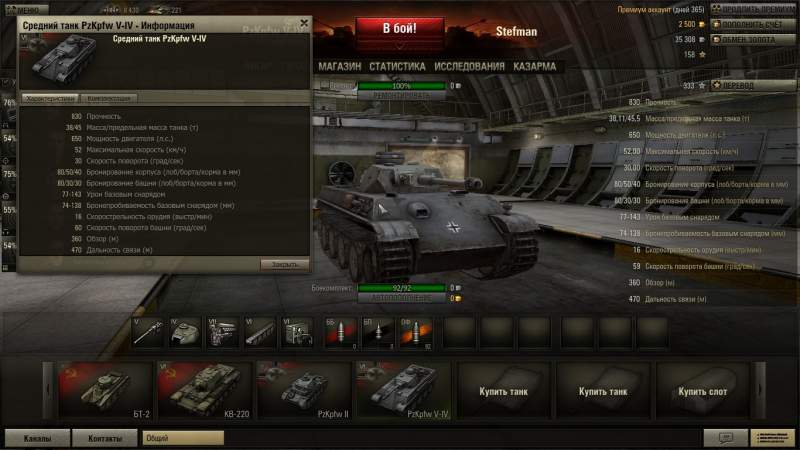Image resolution: width=800 pixels, height=450 pixels.
Task: Select the БТ-2 tank in the carousel
Action: coord(103,389)
